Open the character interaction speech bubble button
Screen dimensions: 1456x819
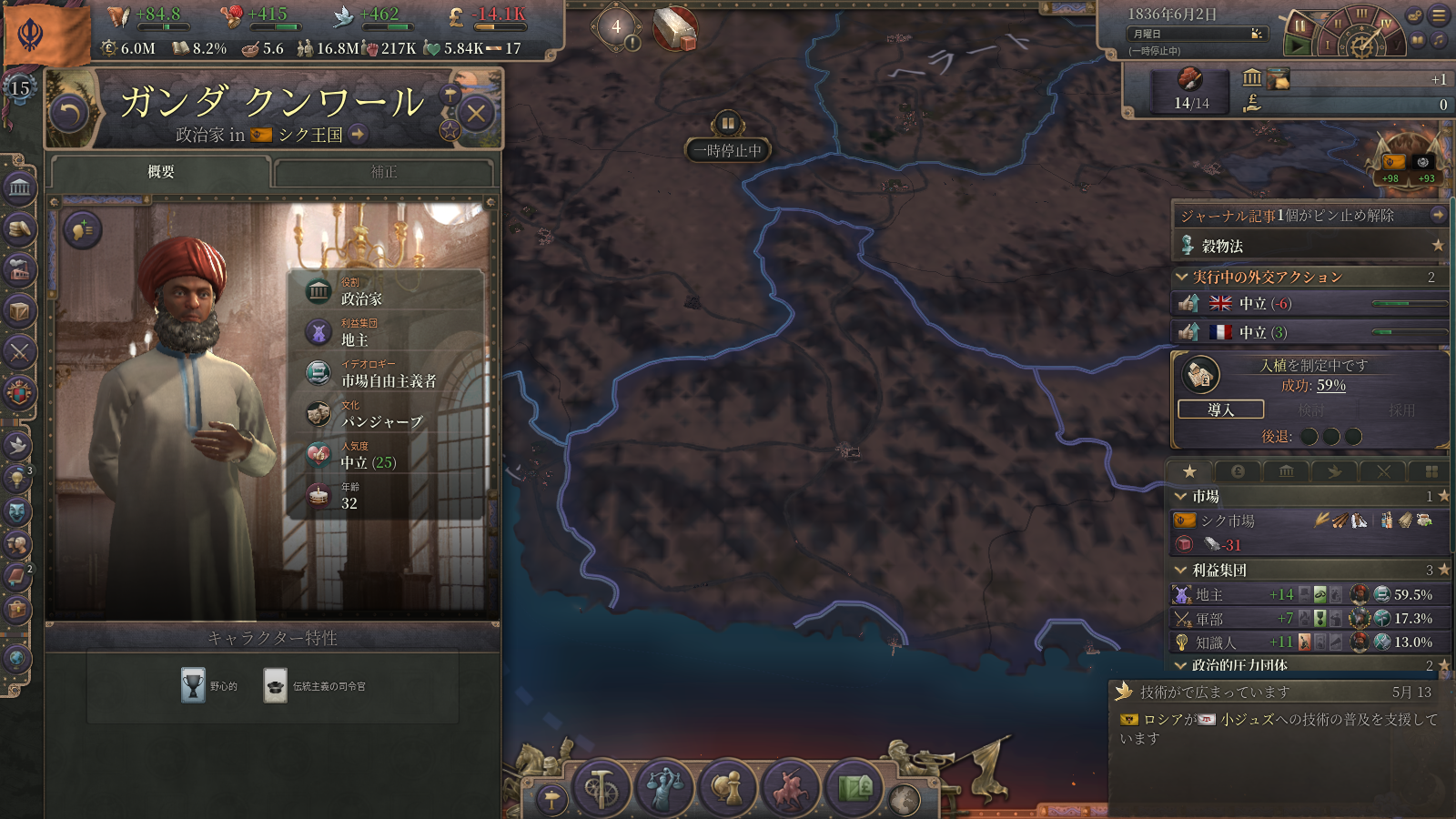82,230
